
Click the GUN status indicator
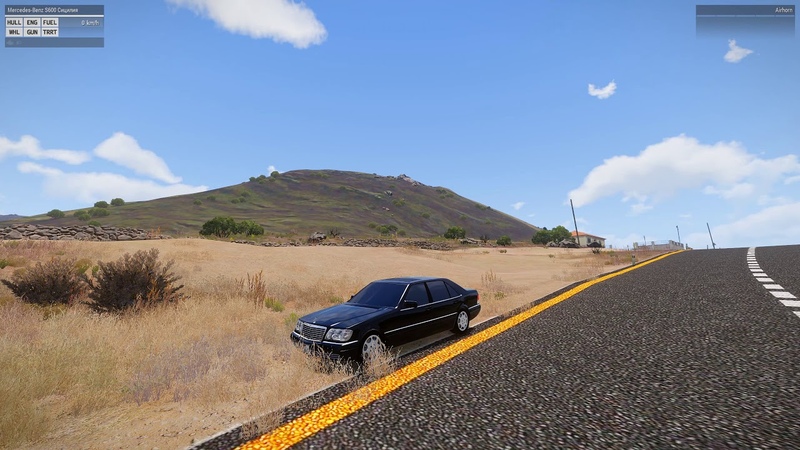click(32, 32)
